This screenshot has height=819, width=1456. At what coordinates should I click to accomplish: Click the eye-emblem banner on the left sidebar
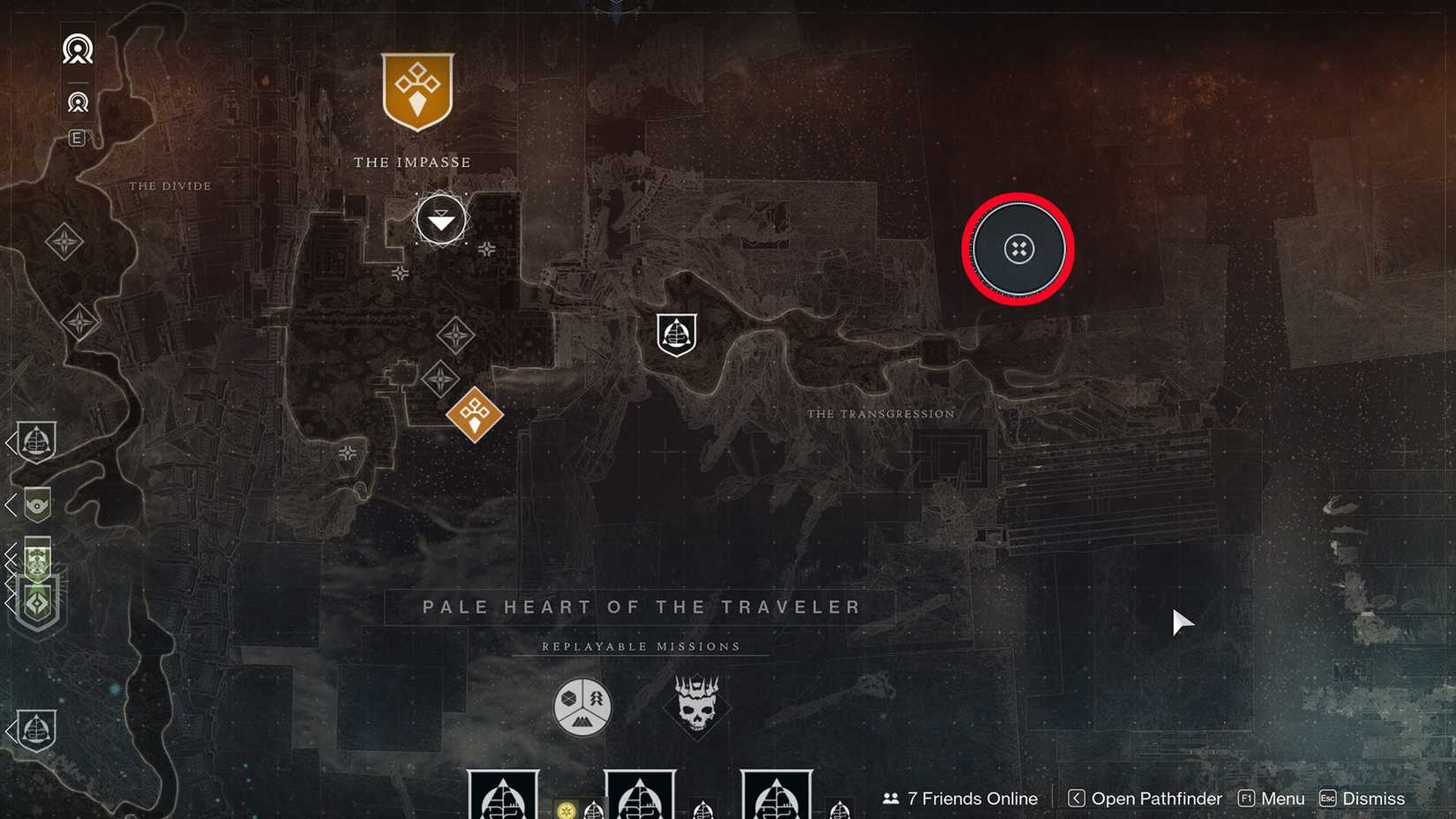tap(36, 505)
